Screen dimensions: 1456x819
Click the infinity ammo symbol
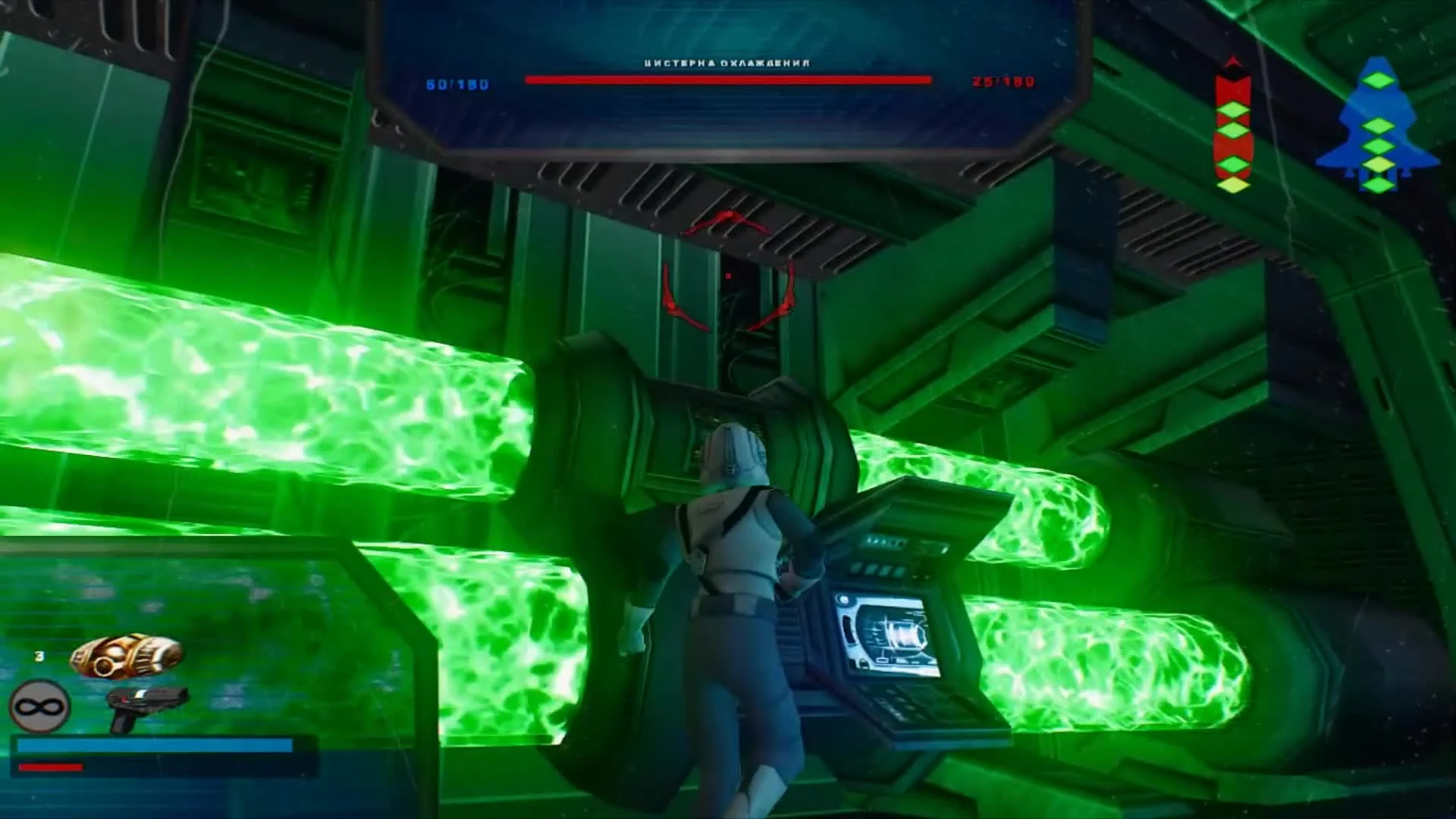tap(39, 707)
